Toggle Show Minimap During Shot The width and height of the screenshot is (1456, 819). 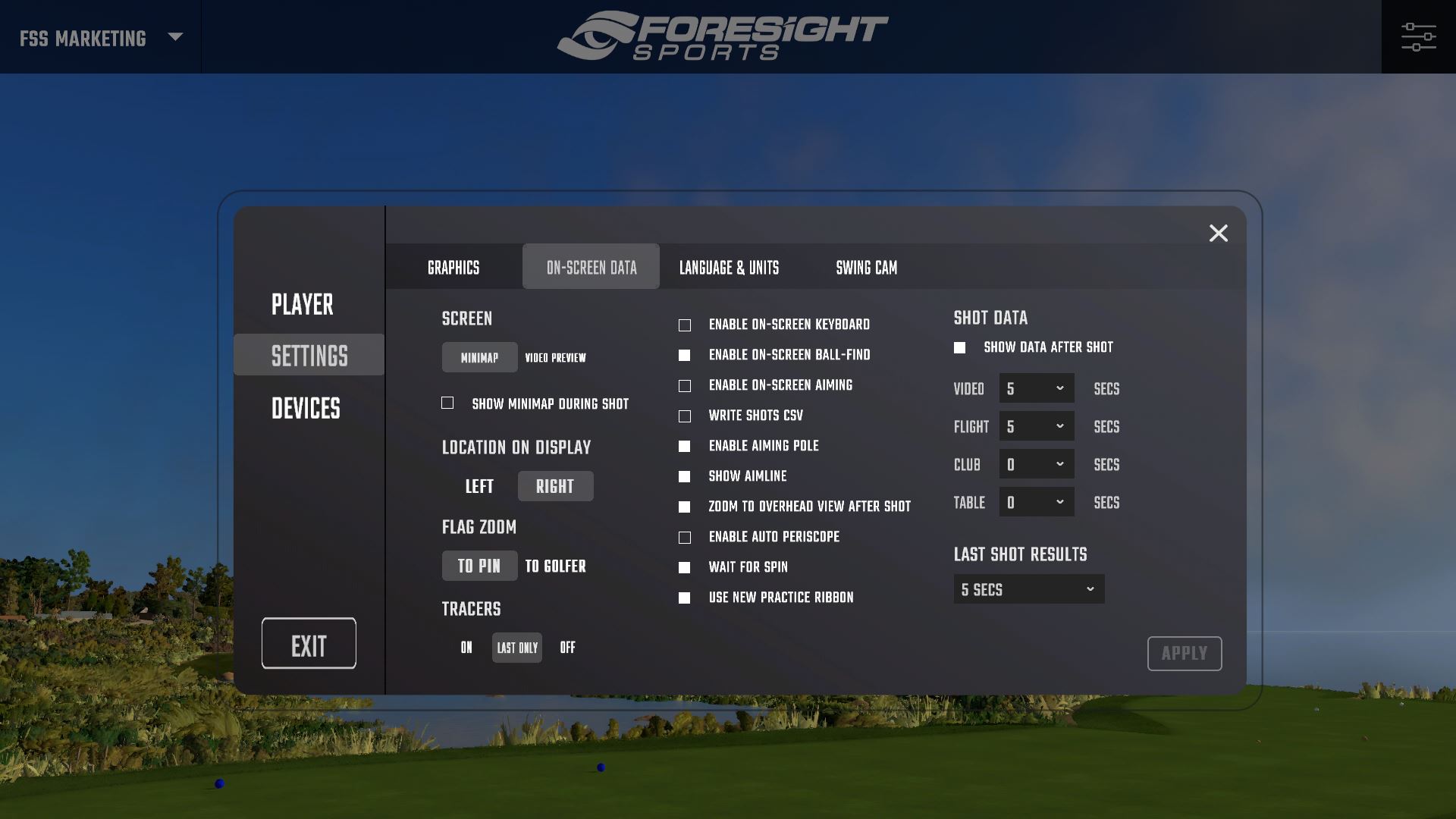click(x=448, y=403)
